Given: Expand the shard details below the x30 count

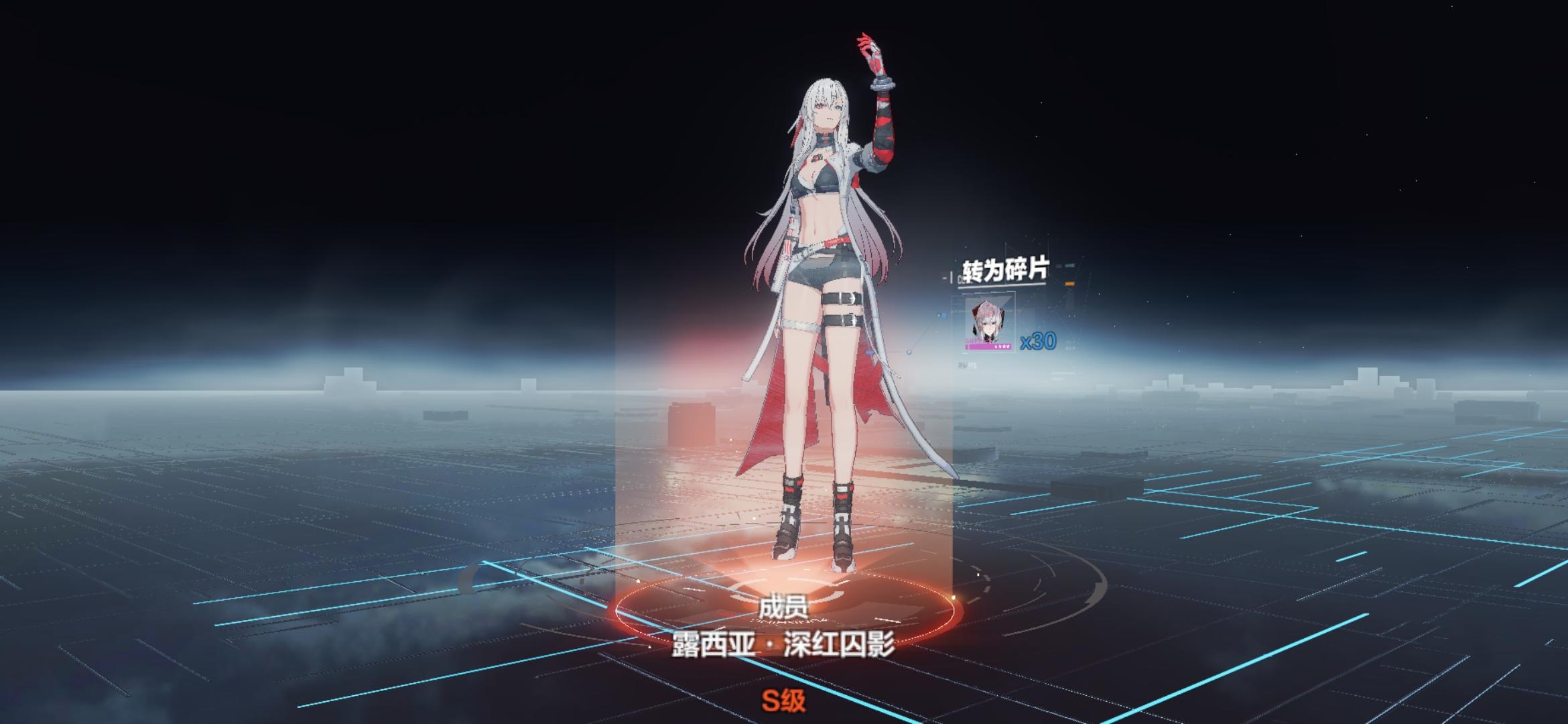Looking at the screenshot, I should click(x=965, y=364).
